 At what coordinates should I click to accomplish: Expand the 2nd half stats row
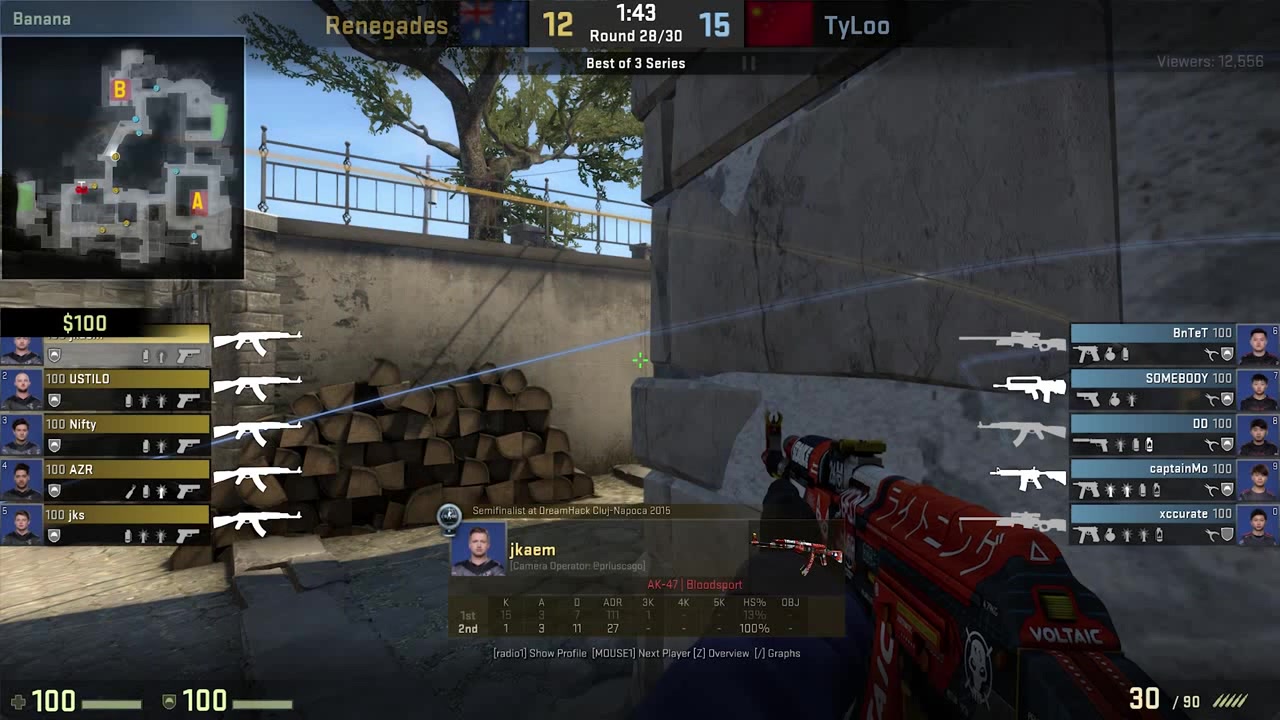(468, 629)
